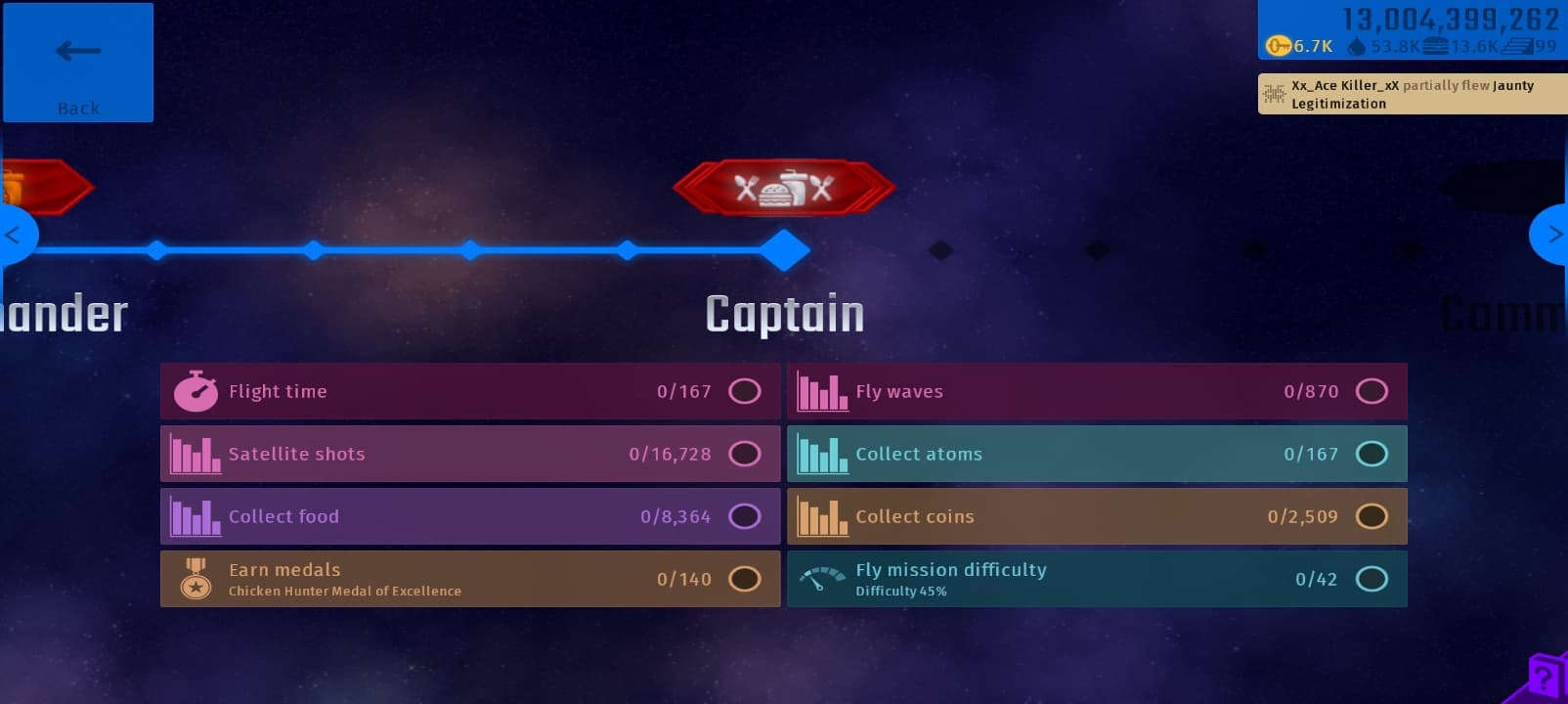Viewport: 1568px width, 704px height.
Task: Open the keys and resources currency panel
Action: pos(1412,31)
